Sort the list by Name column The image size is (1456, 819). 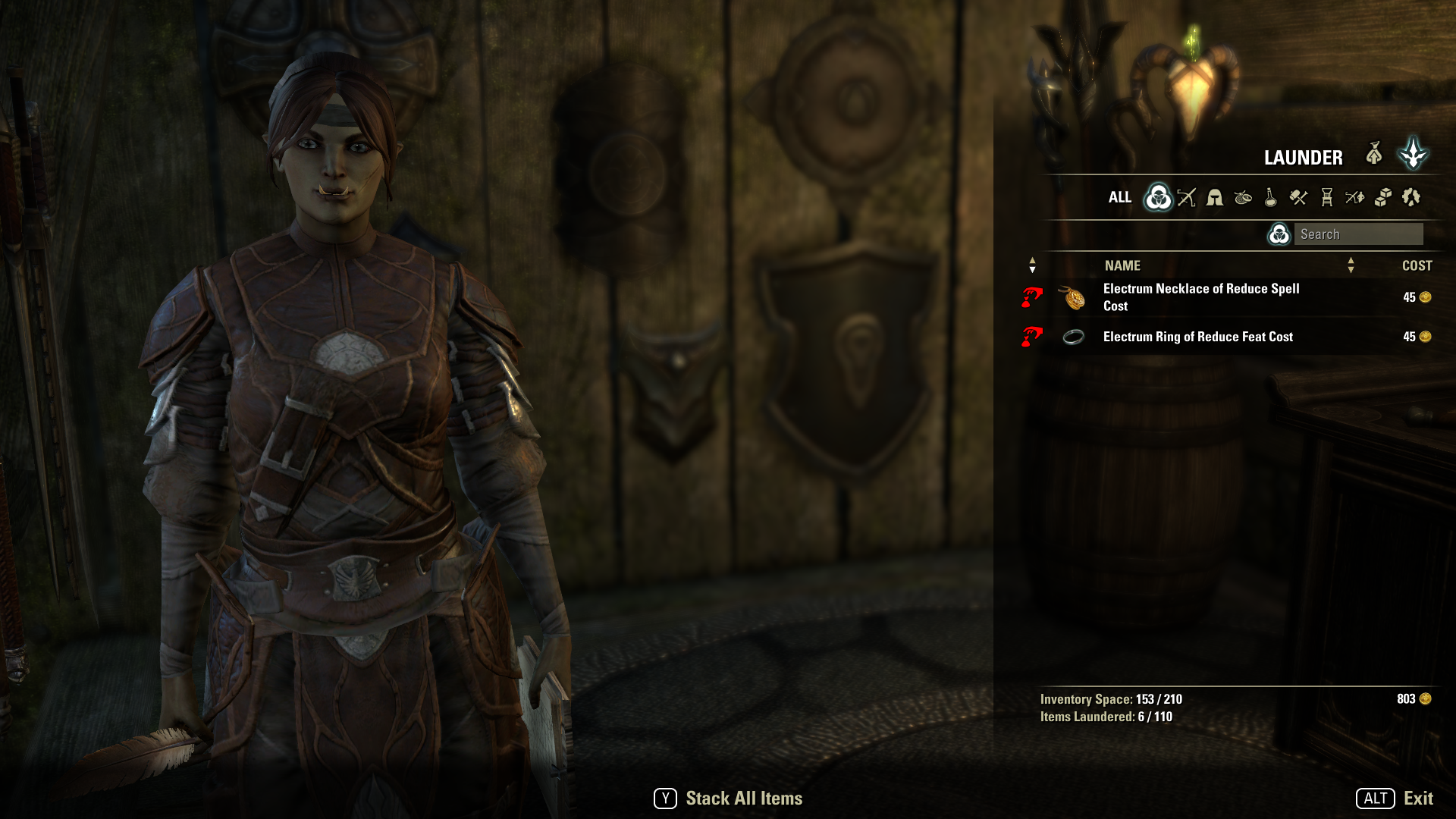[x=1122, y=266]
